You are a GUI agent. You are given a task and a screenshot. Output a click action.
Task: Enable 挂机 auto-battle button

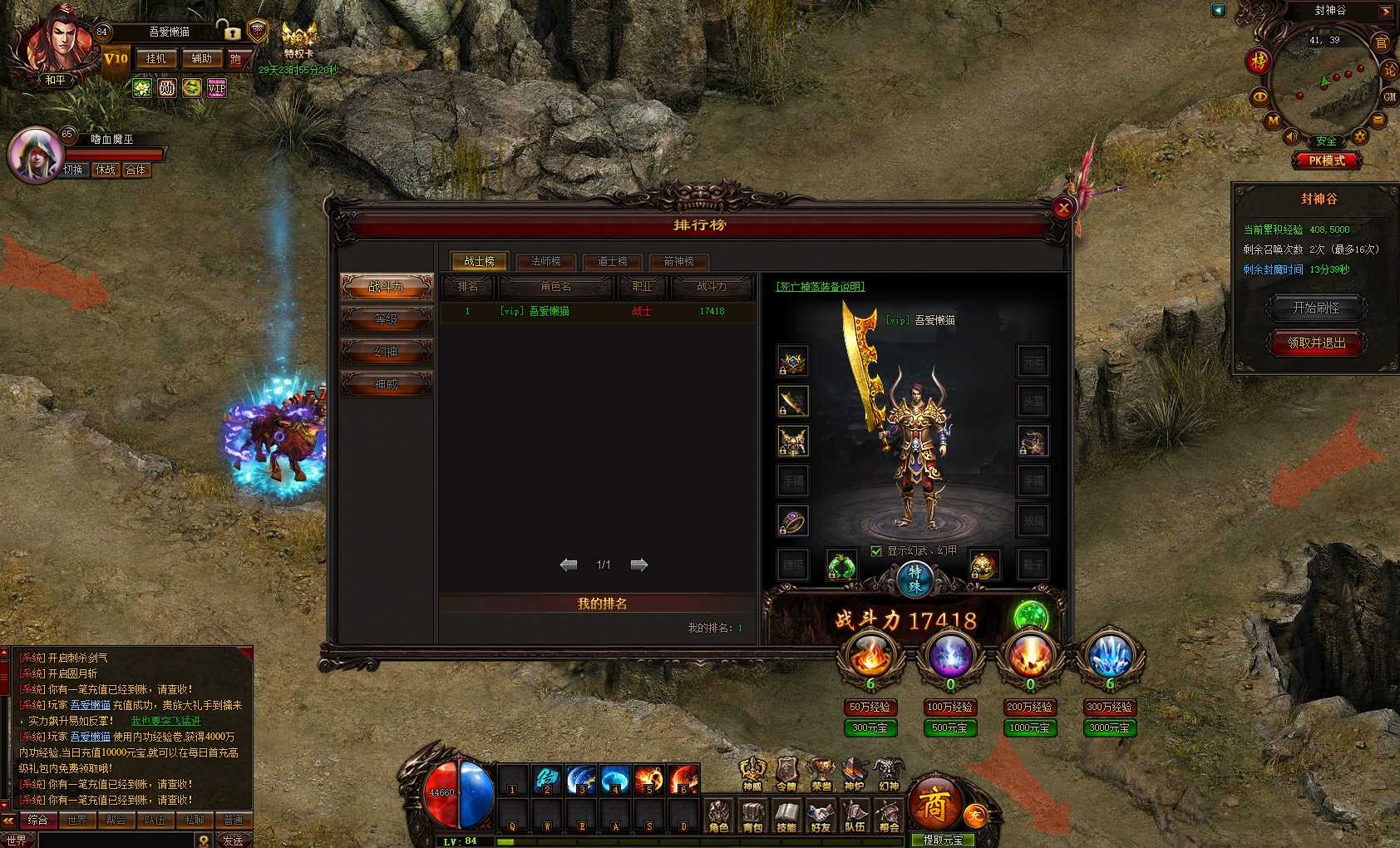[x=156, y=59]
